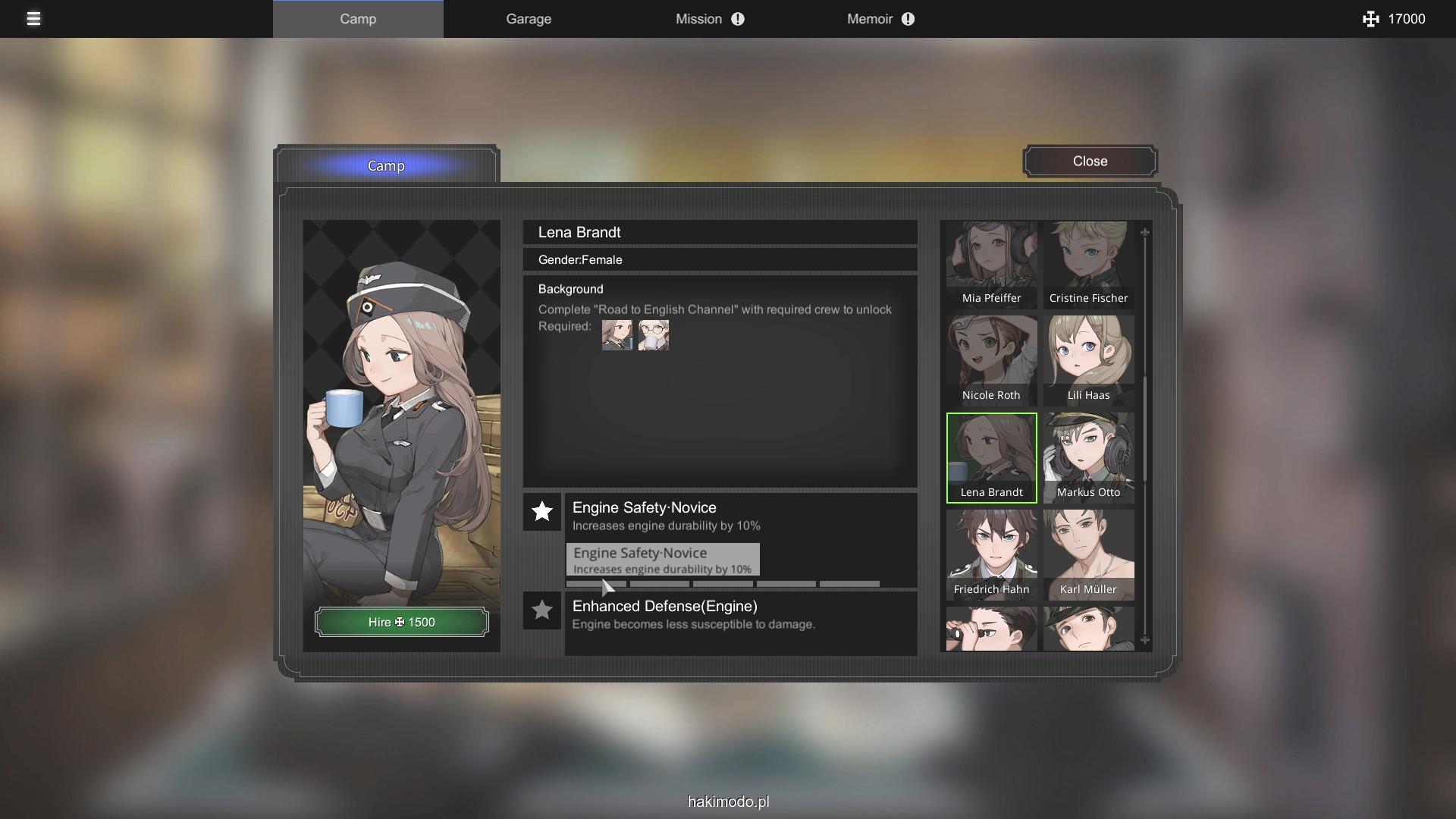Click the Lena Brandt selected portrait
This screenshot has height=819, width=1456.
click(991, 458)
